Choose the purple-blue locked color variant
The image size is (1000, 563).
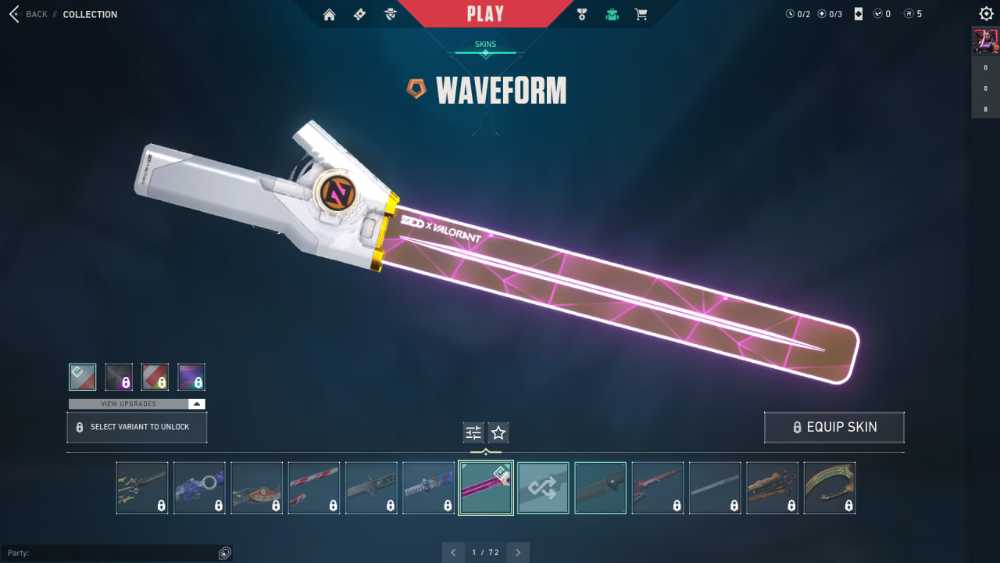(191, 377)
